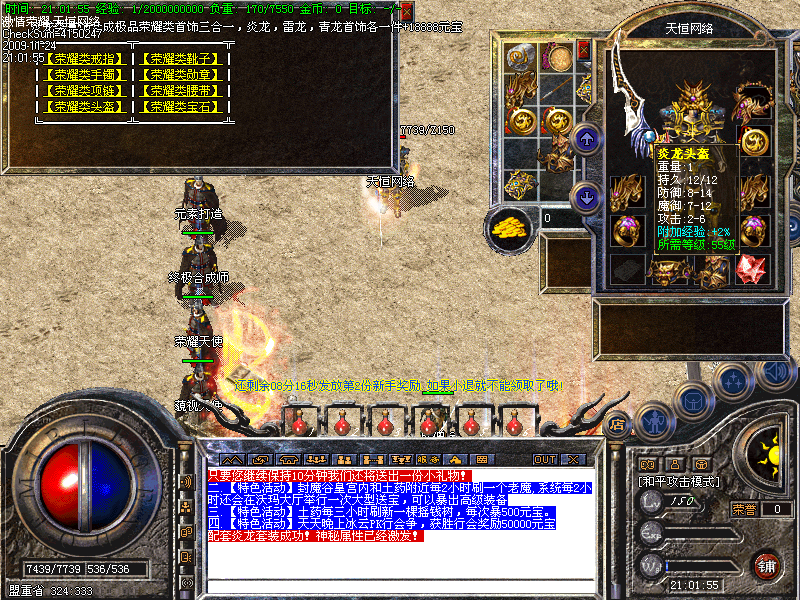
Task: Toggle the 和平攻击模式 attack mode label
Action: (680, 481)
